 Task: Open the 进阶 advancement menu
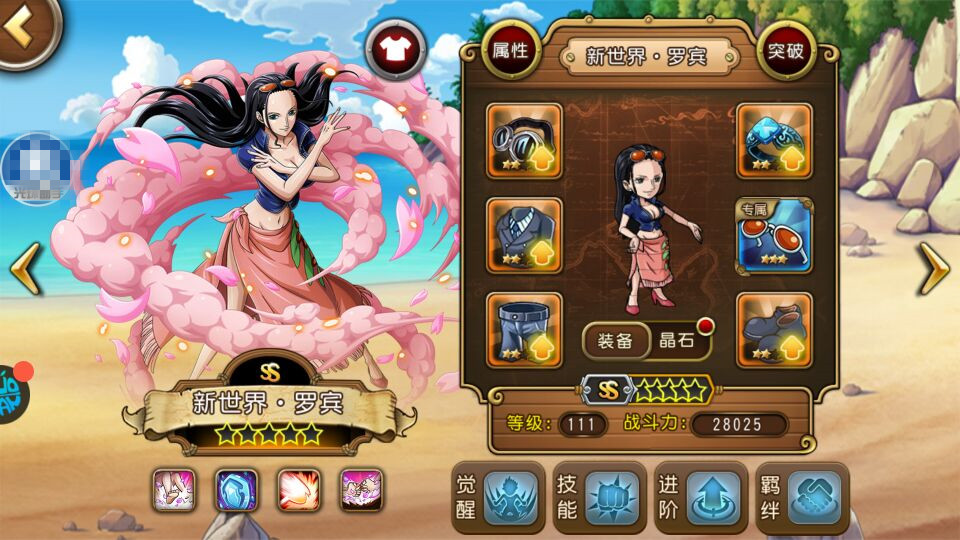coord(699,497)
